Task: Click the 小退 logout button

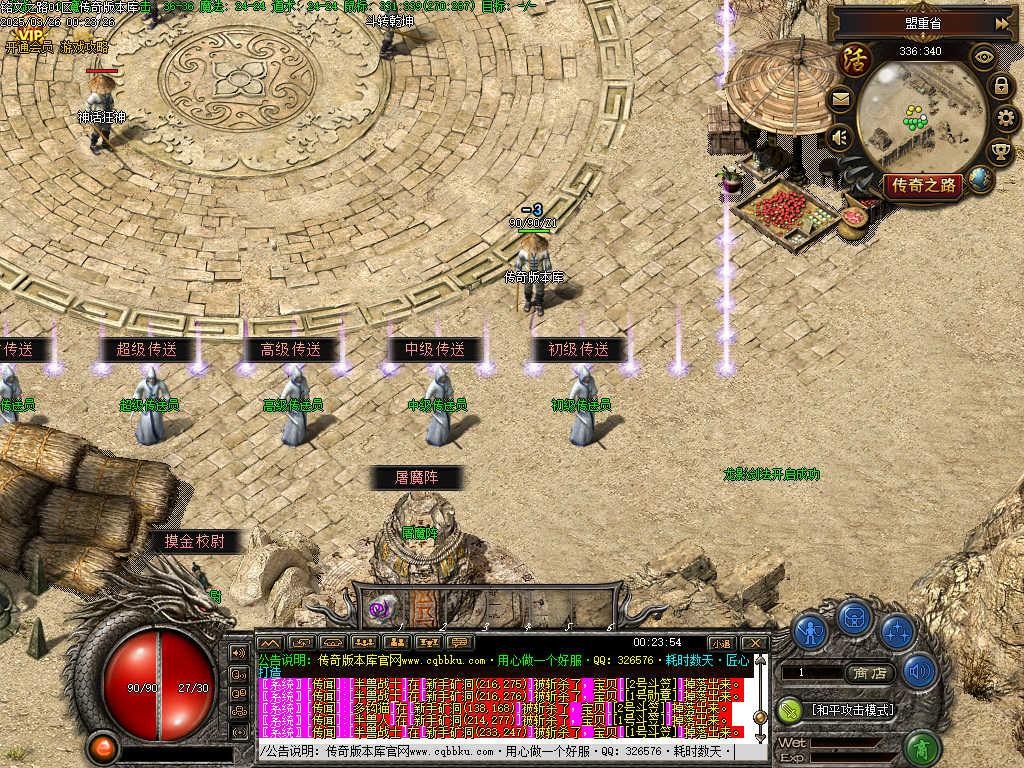Action: pos(721,643)
